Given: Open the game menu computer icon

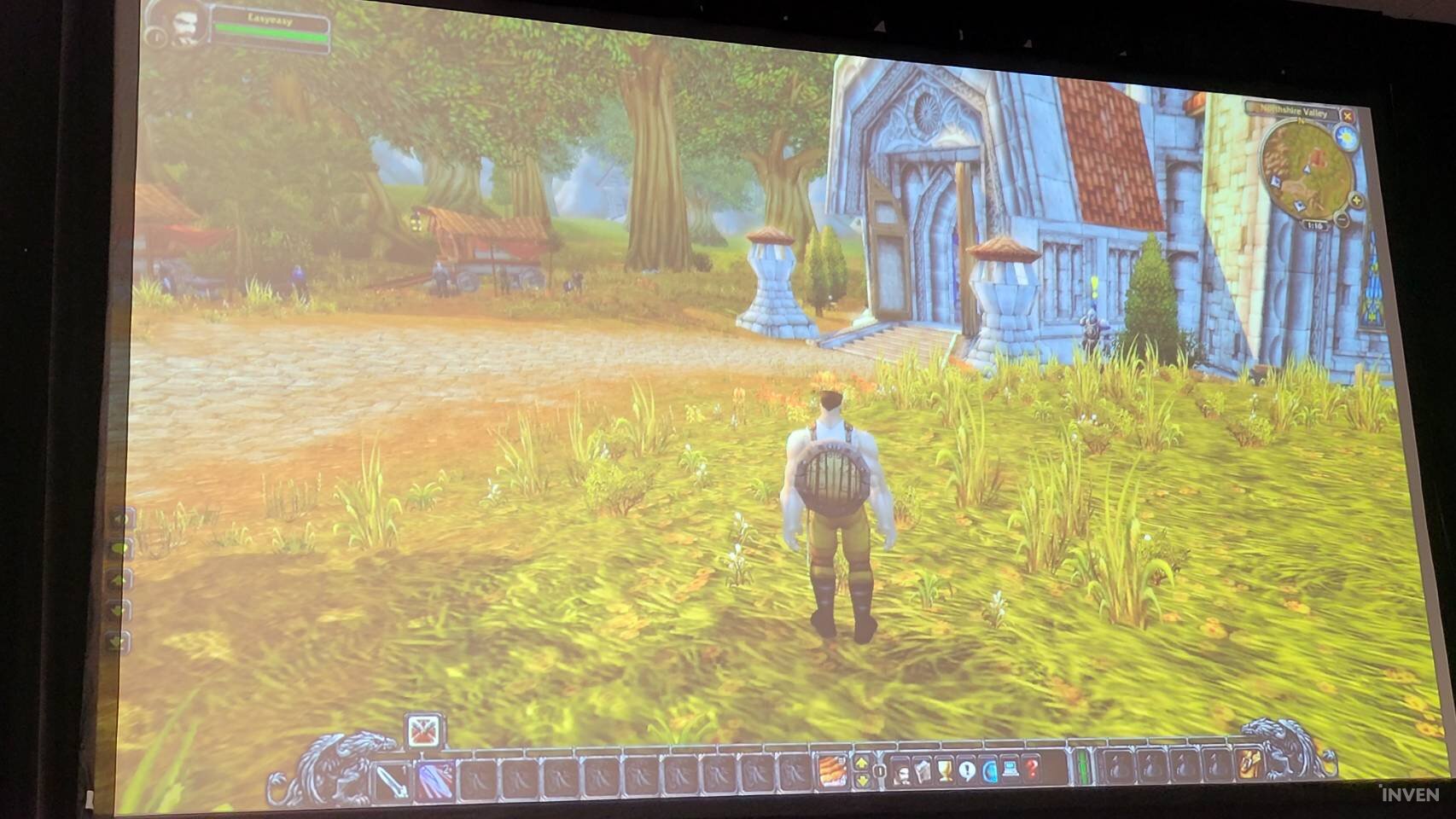Looking at the screenshot, I should tap(1010, 770).
